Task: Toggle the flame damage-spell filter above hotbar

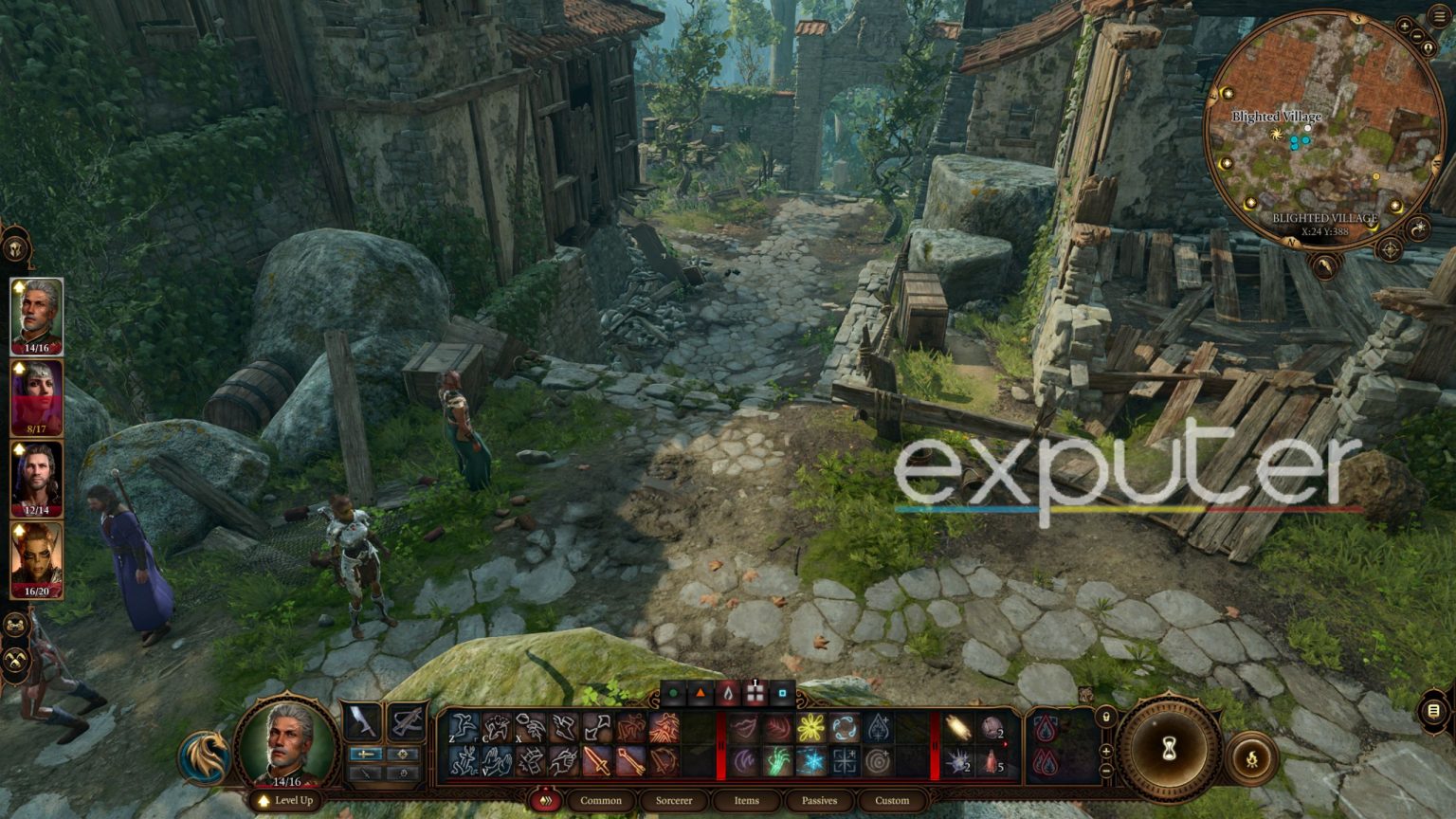Action: coord(728,692)
